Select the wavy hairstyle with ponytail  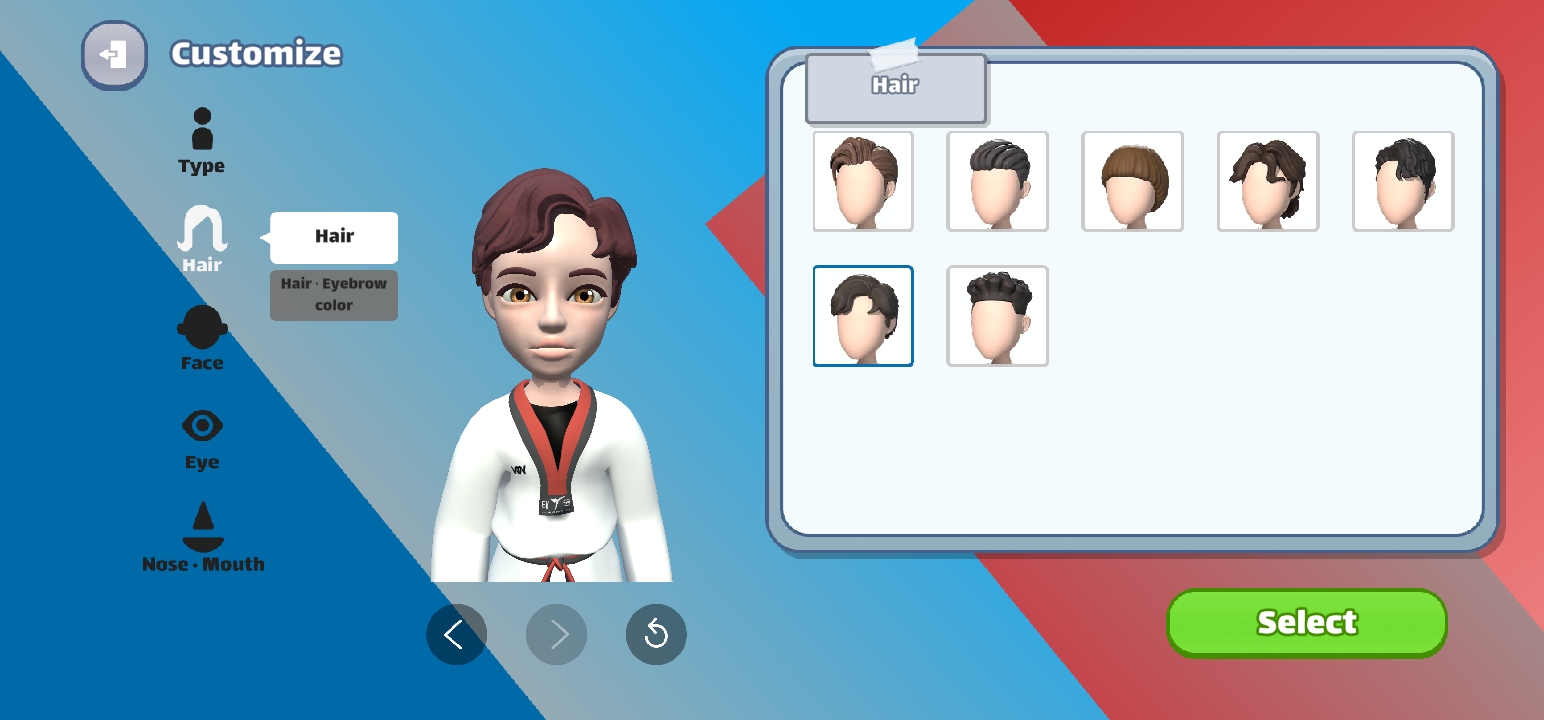coord(1268,181)
